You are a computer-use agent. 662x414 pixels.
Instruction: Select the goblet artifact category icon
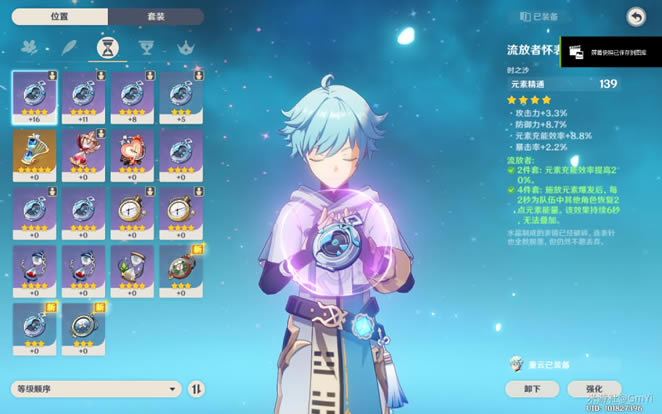tap(145, 47)
